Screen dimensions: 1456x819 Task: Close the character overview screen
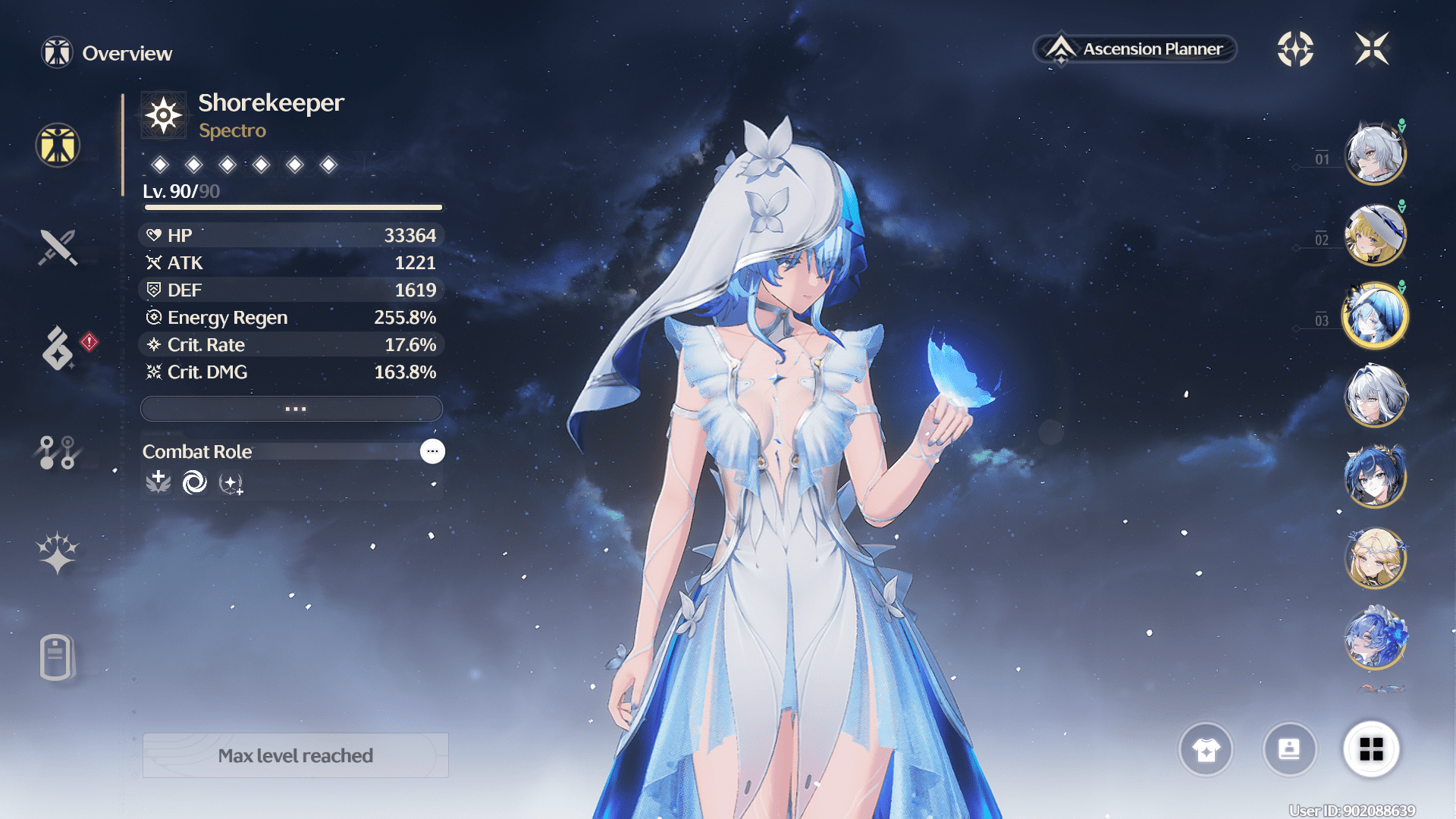1372,49
